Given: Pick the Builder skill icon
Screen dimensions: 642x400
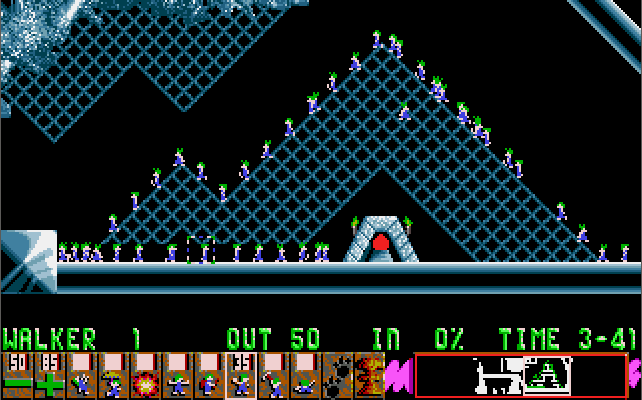Looking at the screenshot, I should [x=209, y=376].
